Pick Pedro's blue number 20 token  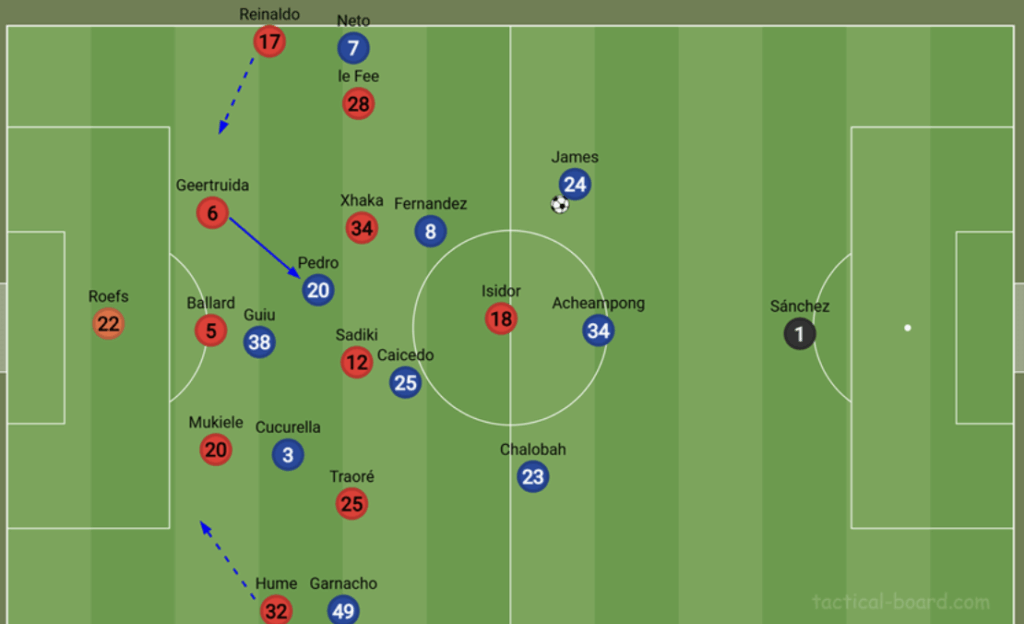(x=318, y=290)
